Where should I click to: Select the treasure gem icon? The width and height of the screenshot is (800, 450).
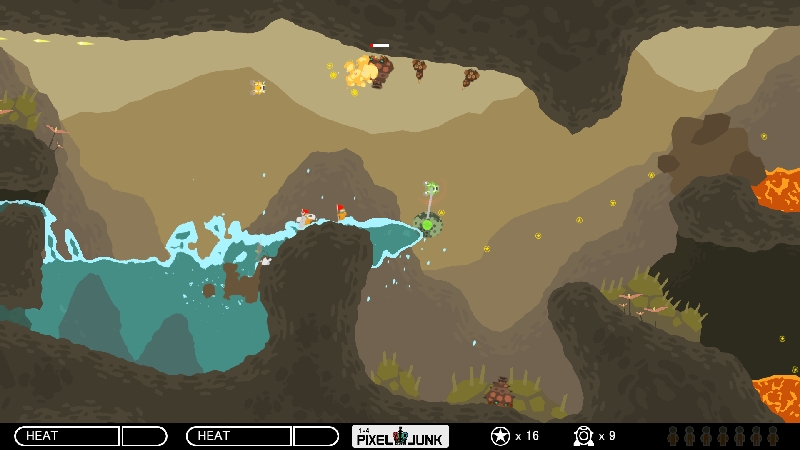point(583,436)
